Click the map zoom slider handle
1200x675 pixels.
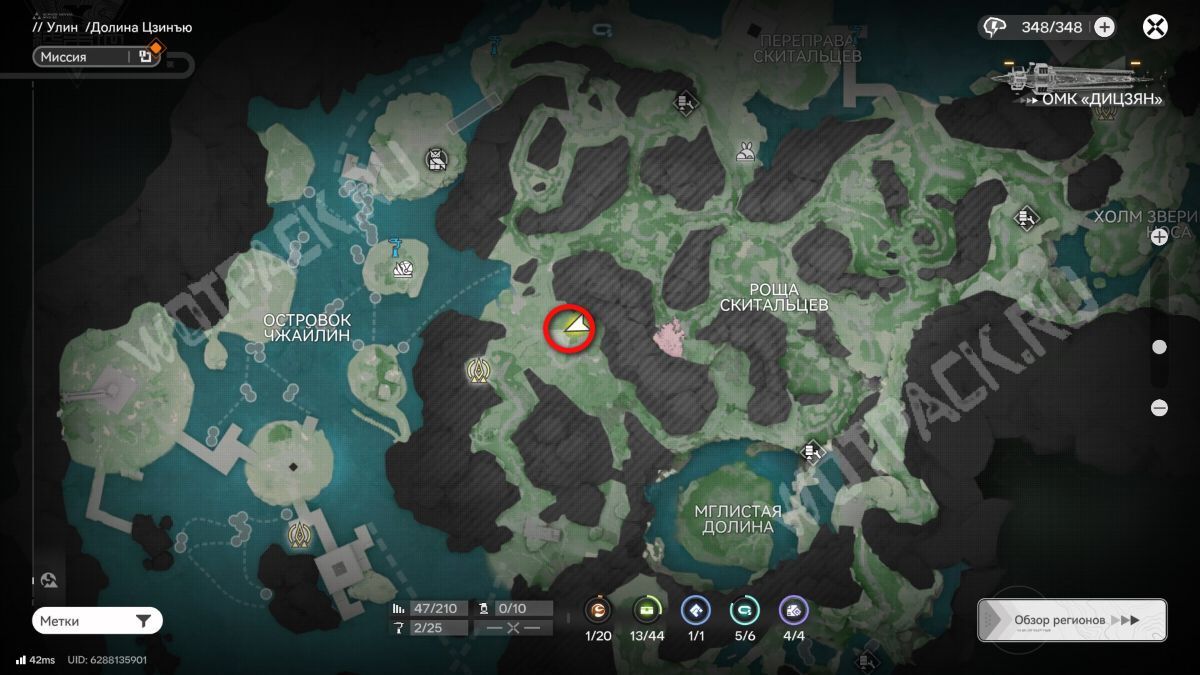pyautogui.click(x=1160, y=347)
